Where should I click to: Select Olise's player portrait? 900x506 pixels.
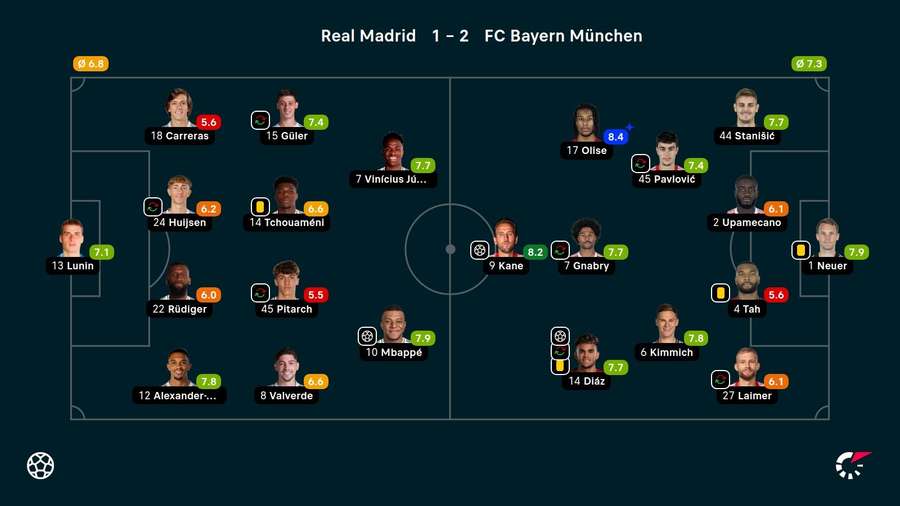pos(586,124)
